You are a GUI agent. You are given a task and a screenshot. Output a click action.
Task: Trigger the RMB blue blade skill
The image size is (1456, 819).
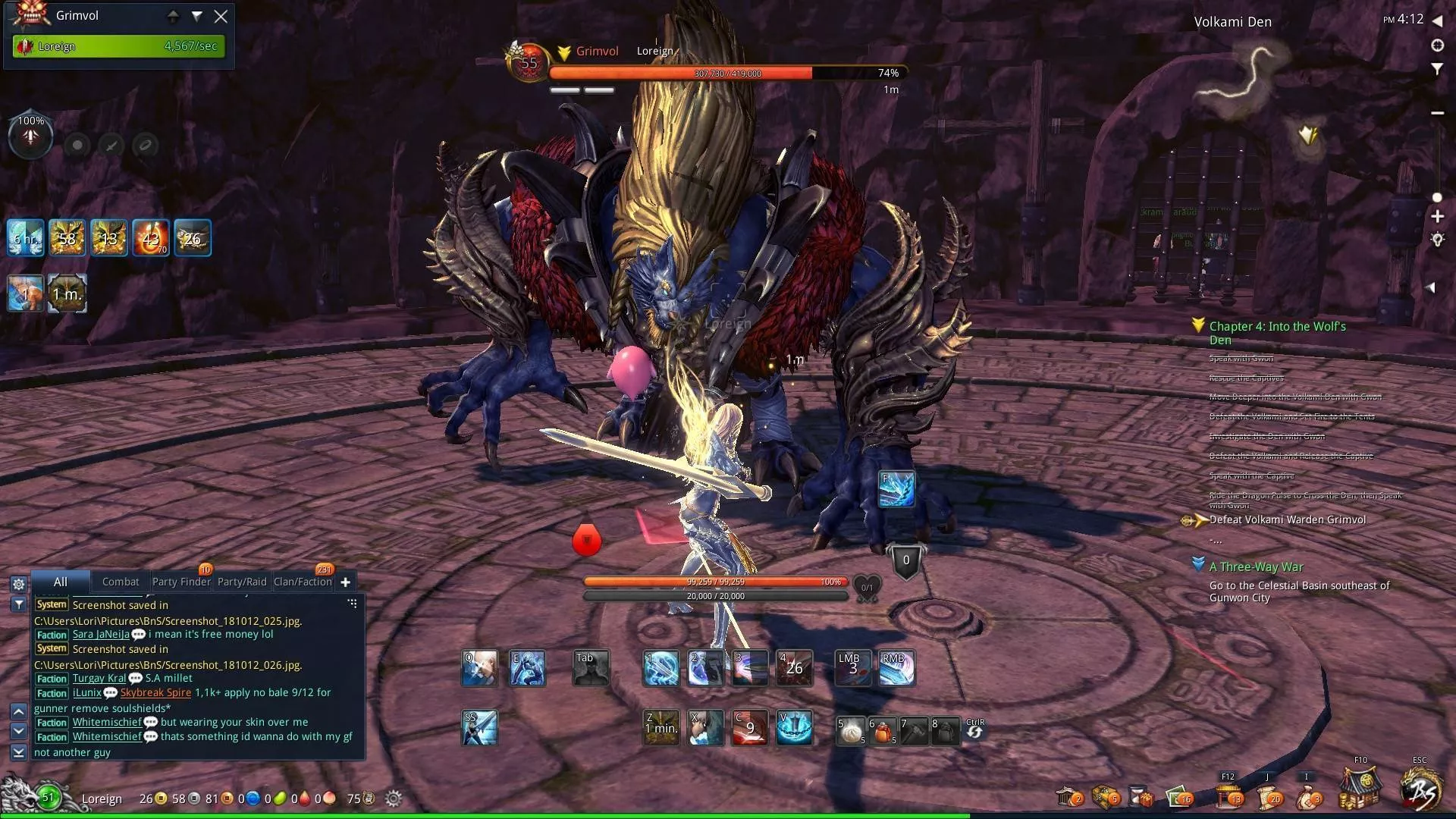coord(896,668)
